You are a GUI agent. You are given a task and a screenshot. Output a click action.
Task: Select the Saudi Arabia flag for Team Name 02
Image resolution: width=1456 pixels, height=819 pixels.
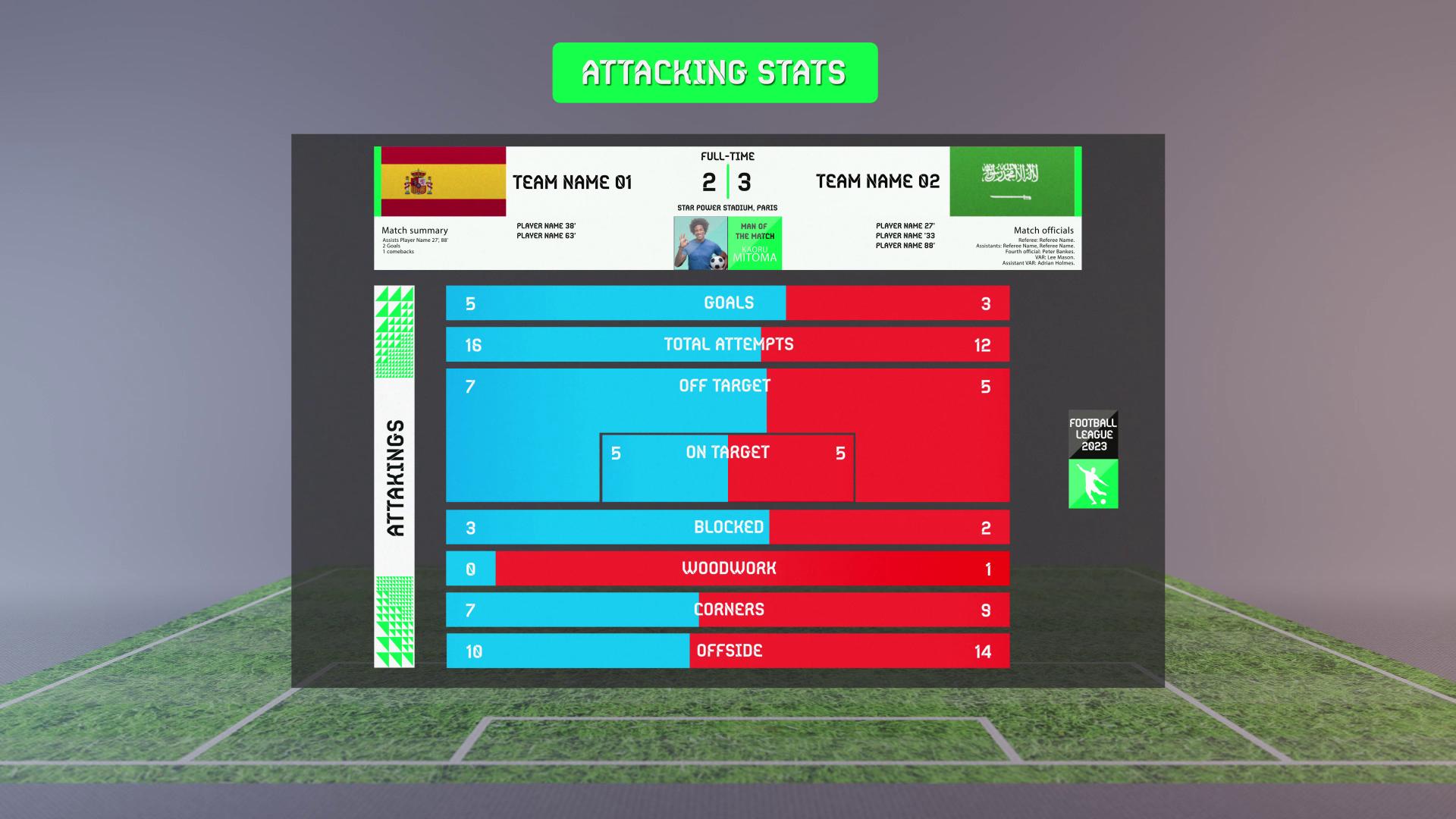pos(1012,182)
